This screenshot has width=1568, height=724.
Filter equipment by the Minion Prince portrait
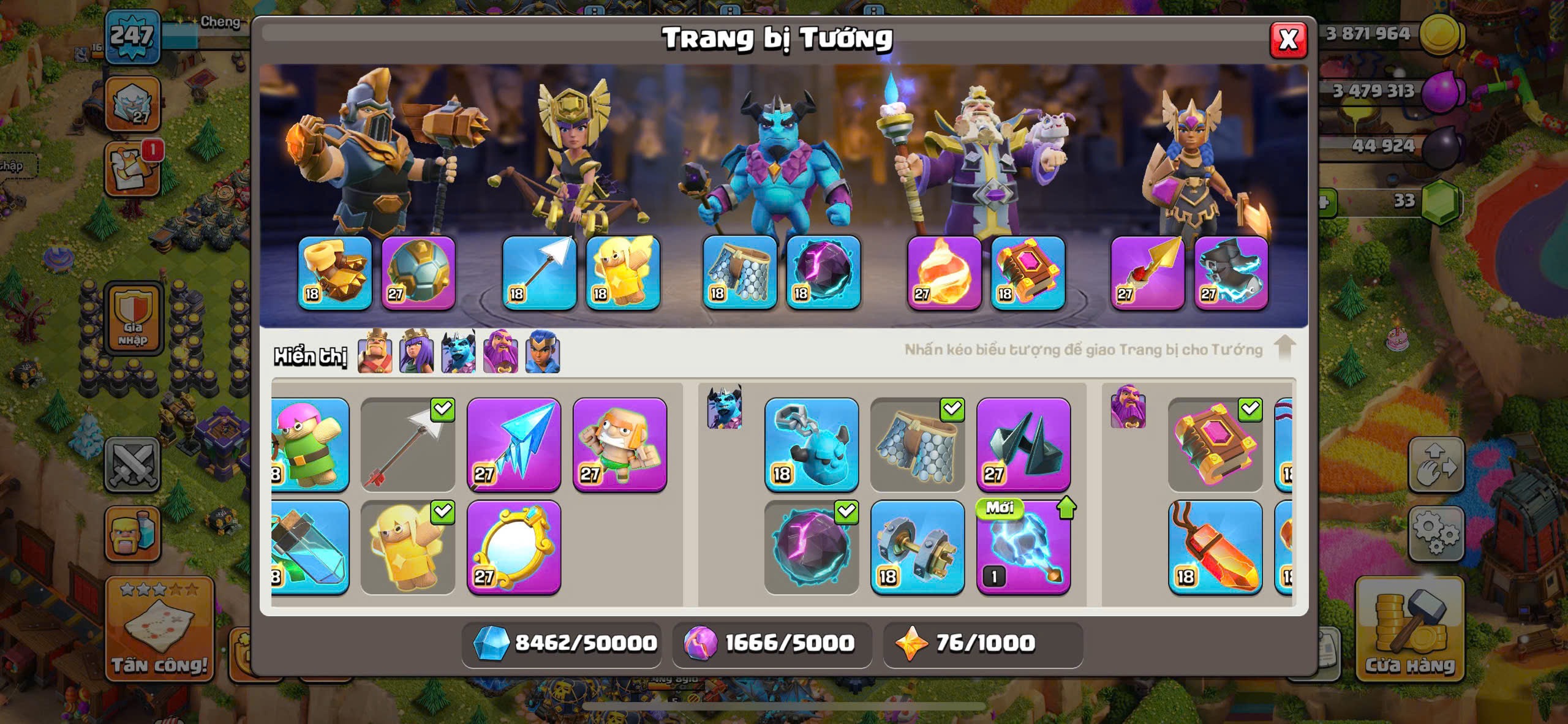click(x=458, y=352)
